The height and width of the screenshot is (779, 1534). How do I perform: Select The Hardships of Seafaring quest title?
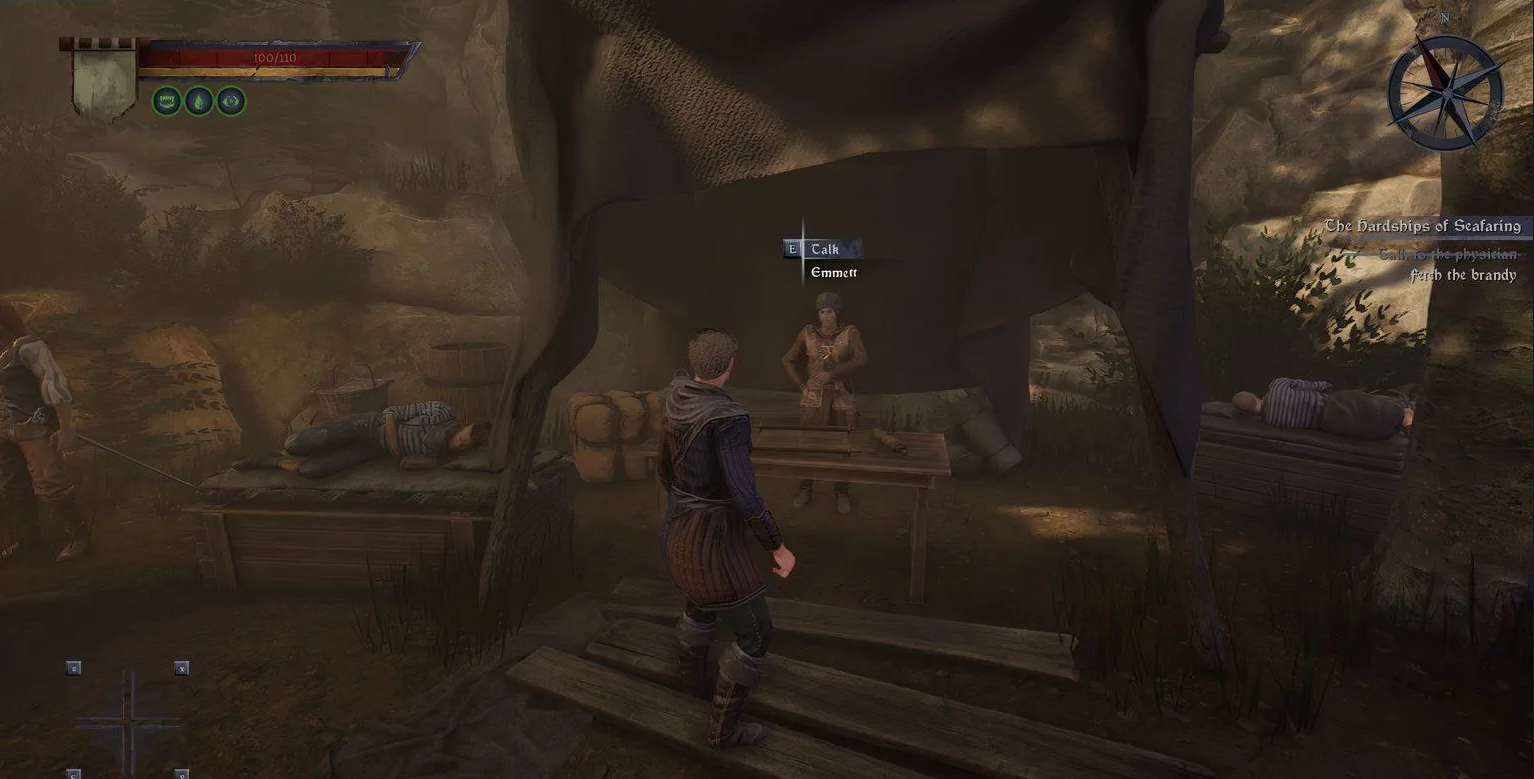(1422, 226)
